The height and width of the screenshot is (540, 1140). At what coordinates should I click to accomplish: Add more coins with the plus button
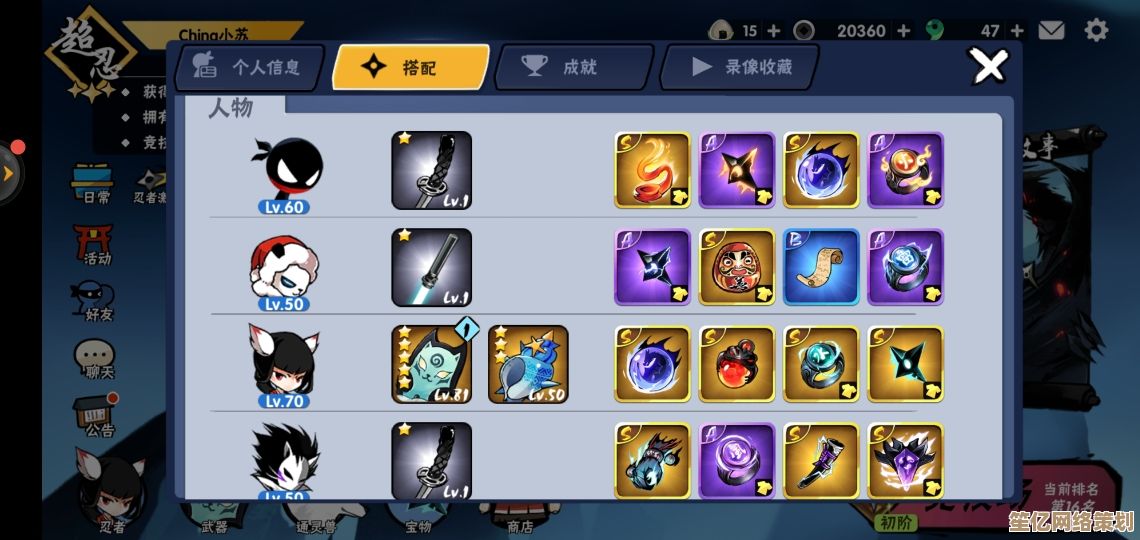point(903,30)
